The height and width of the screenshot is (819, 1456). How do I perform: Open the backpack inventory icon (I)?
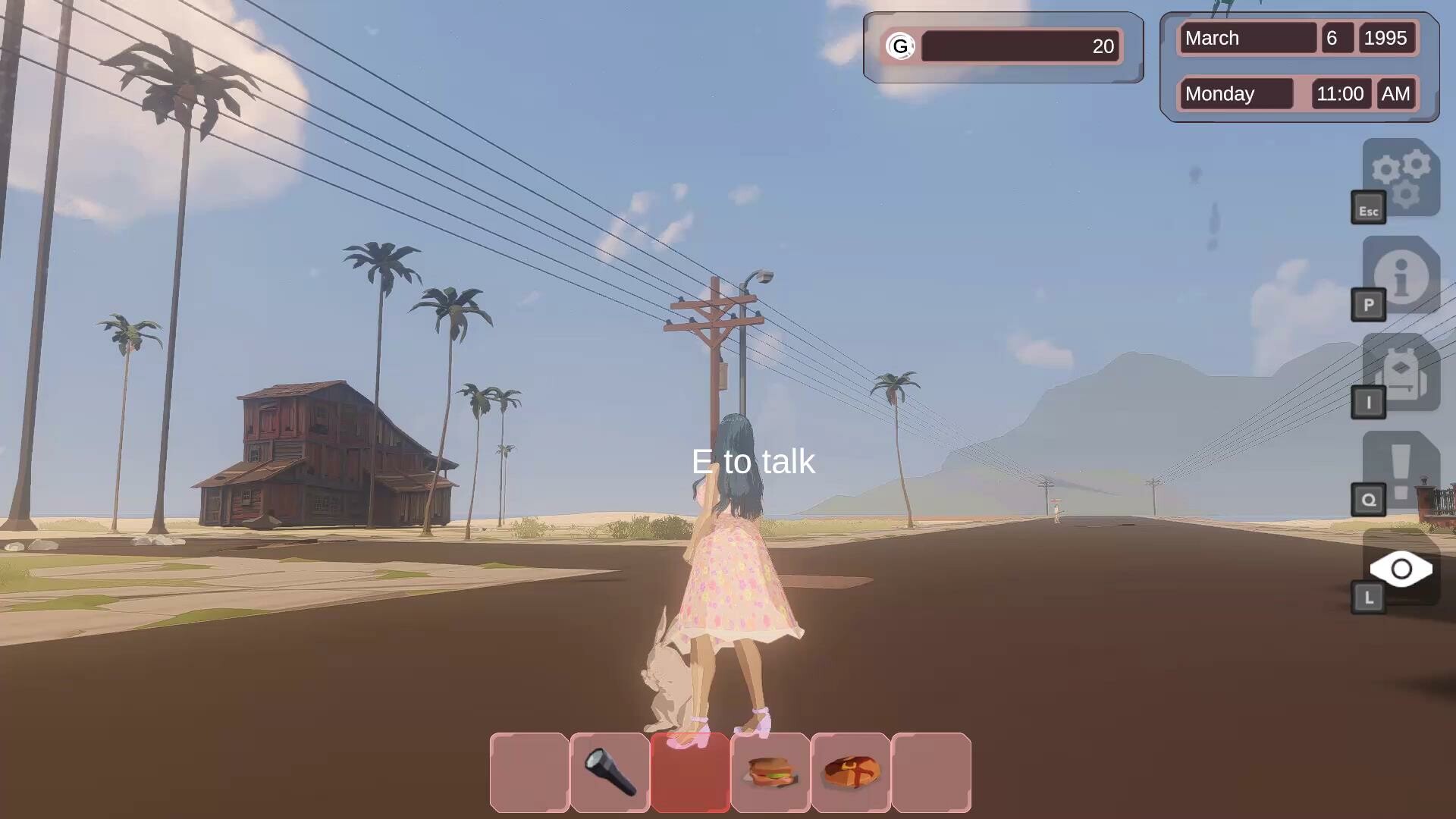coord(1401,375)
